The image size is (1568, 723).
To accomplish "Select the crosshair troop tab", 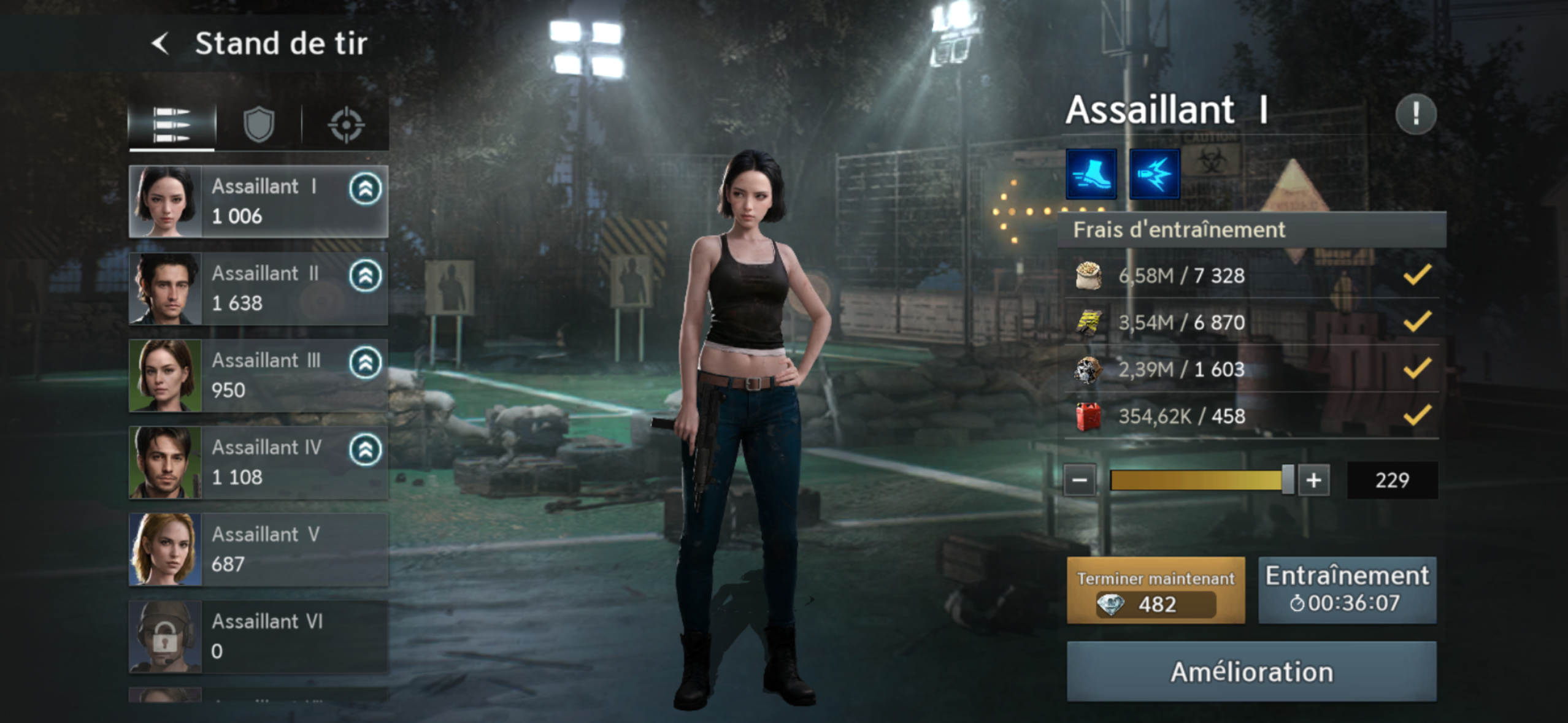I will pyautogui.click(x=346, y=124).
